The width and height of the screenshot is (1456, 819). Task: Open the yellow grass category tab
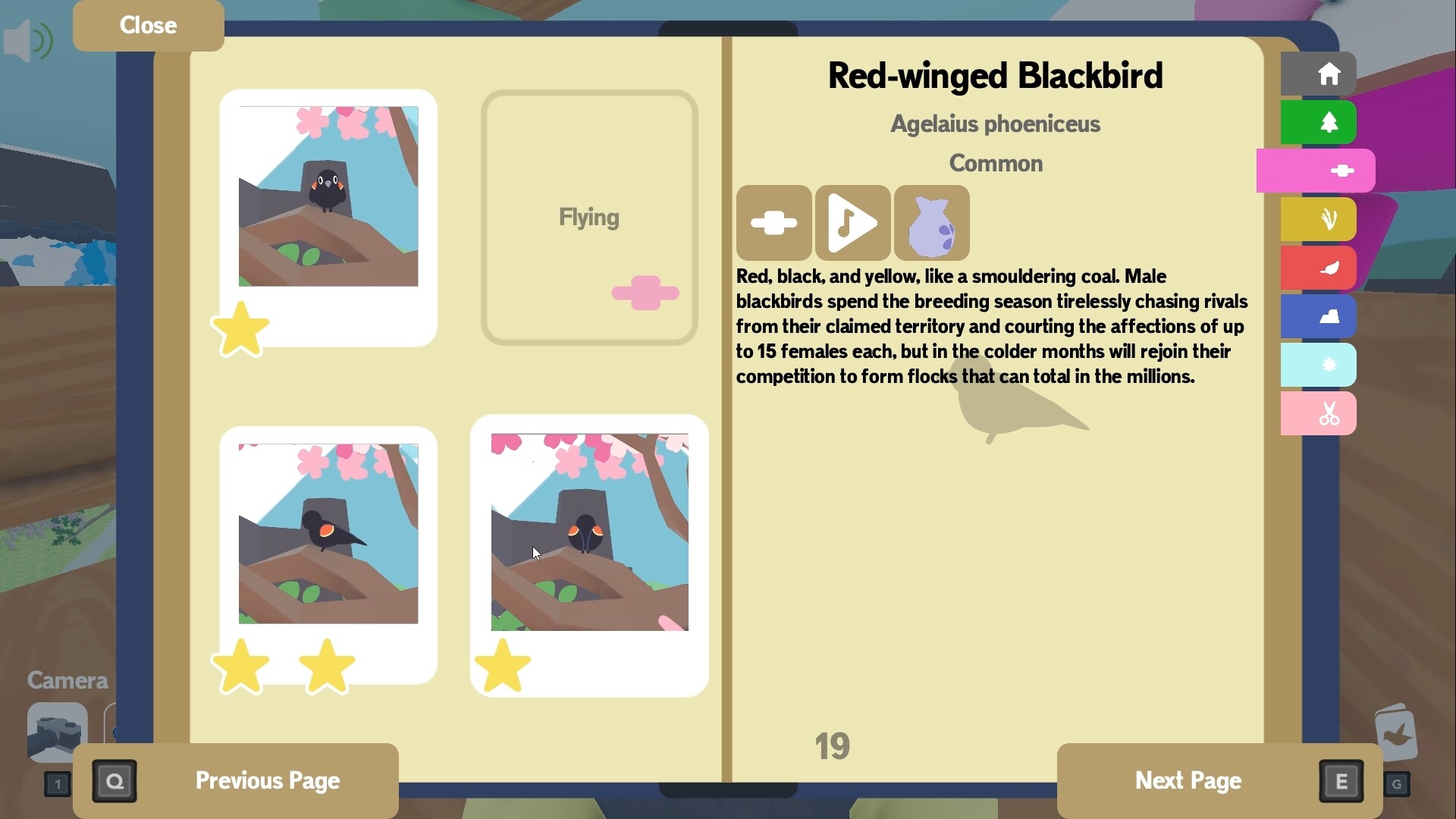click(x=1318, y=219)
